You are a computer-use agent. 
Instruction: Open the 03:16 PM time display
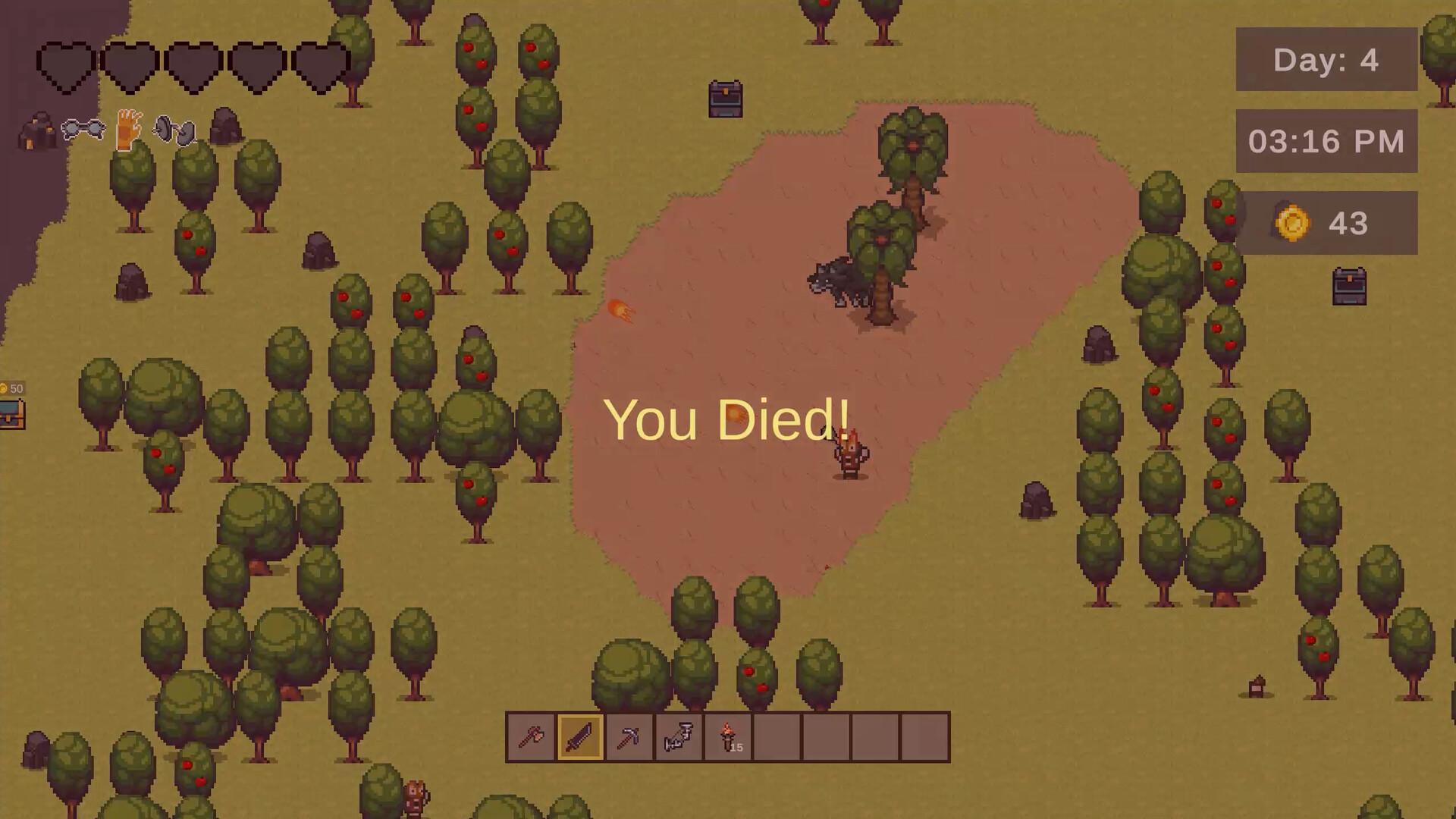click(1326, 141)
